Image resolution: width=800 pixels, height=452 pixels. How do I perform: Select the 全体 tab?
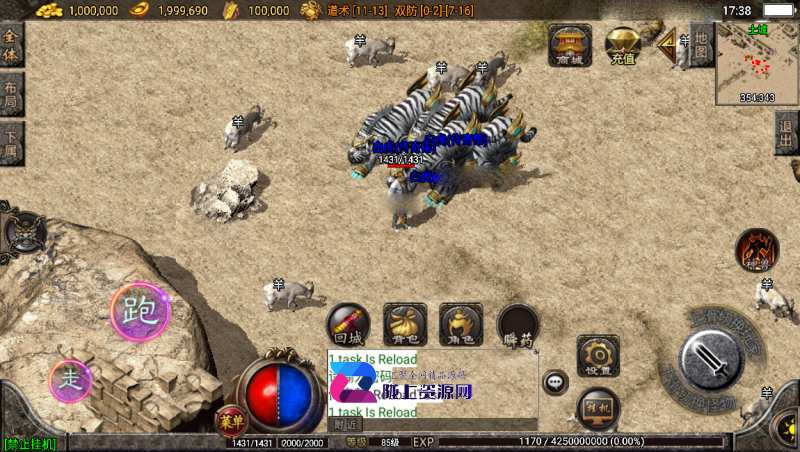[x=11, y=45]
